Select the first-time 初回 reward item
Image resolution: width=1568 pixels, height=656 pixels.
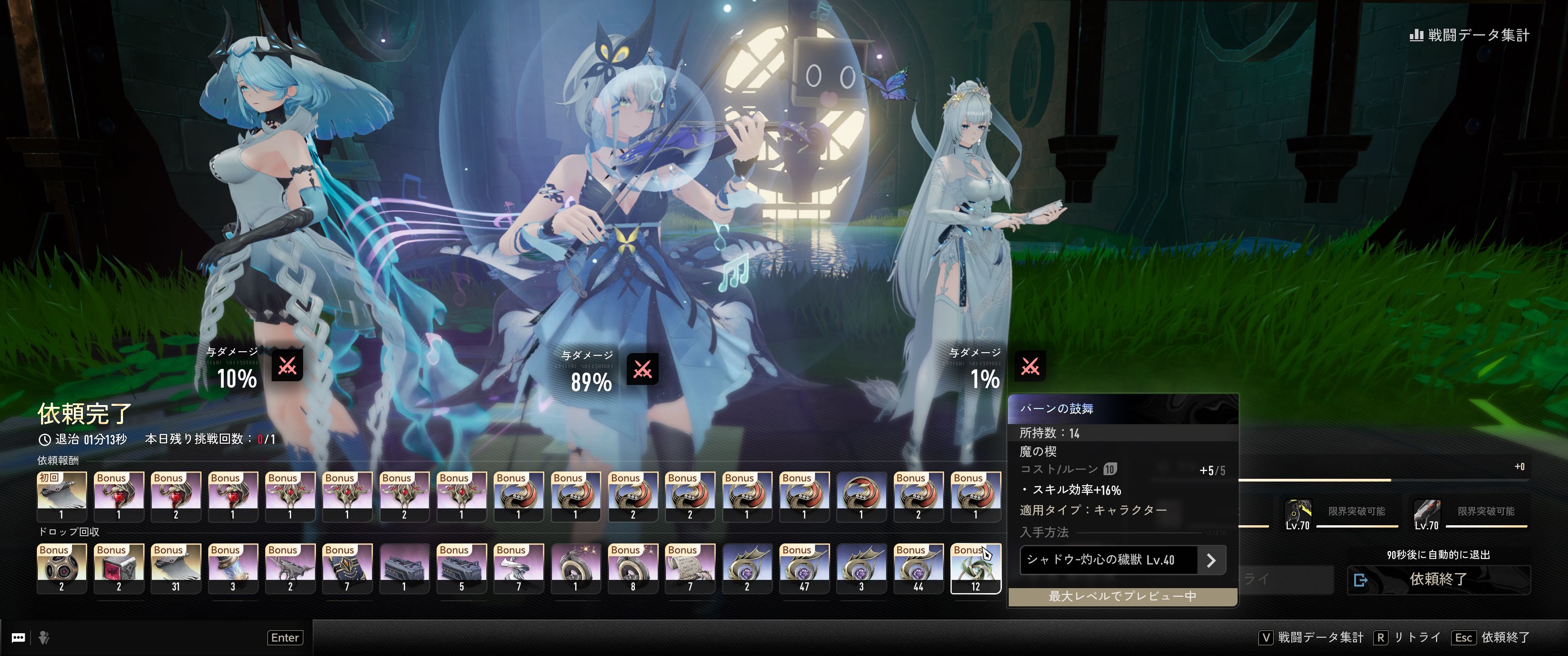click(x=62, y=497)
